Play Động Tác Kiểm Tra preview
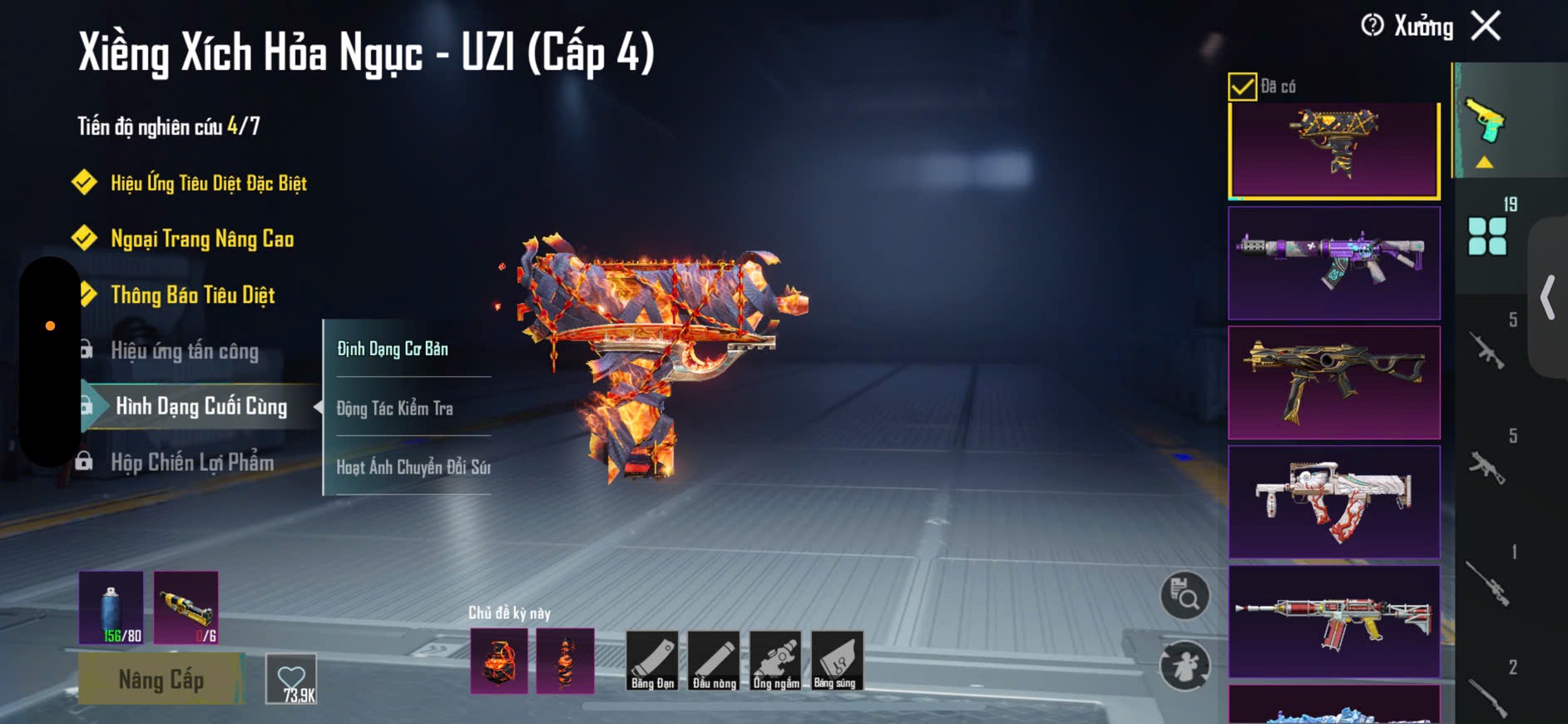1568x724 pixels. click(395, 408)
